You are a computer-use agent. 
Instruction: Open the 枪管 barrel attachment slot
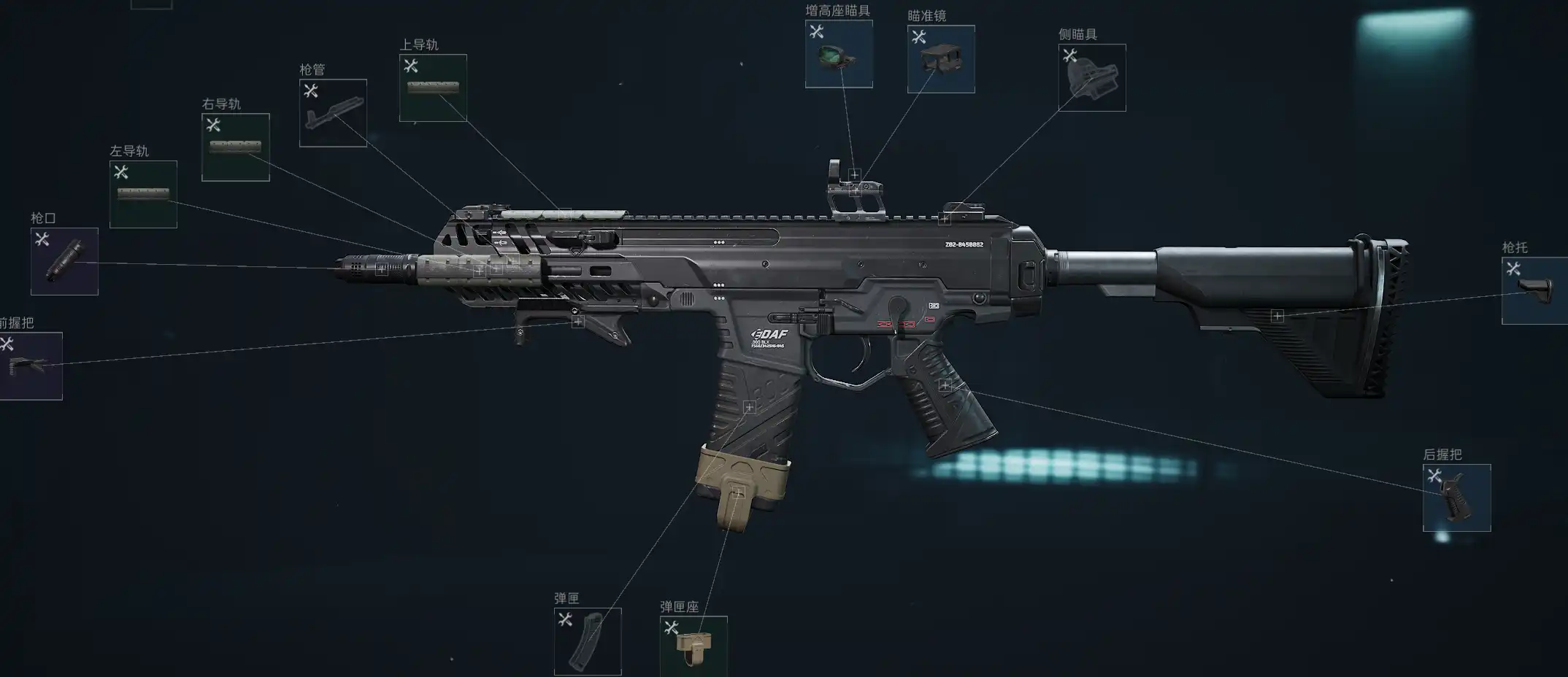(333, 113)
